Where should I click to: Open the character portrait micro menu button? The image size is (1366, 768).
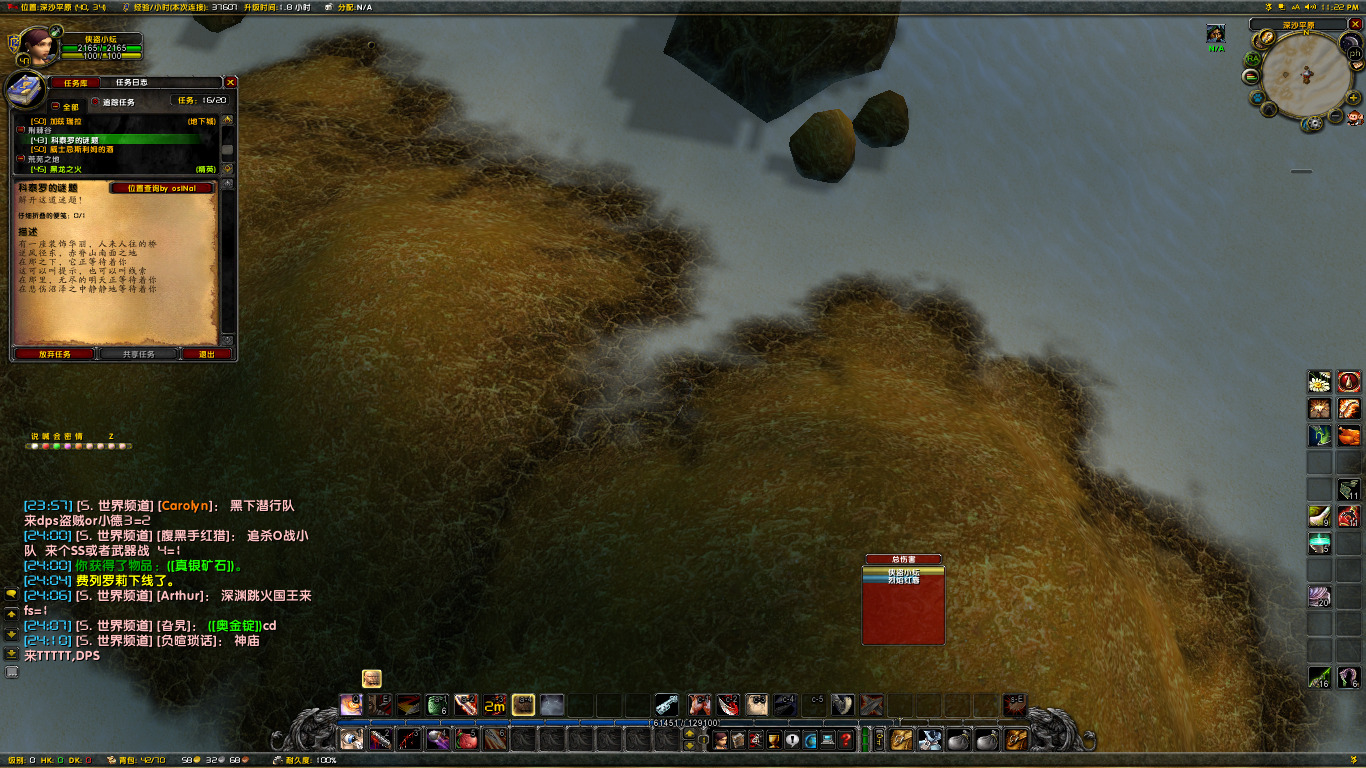coord(720,740)
